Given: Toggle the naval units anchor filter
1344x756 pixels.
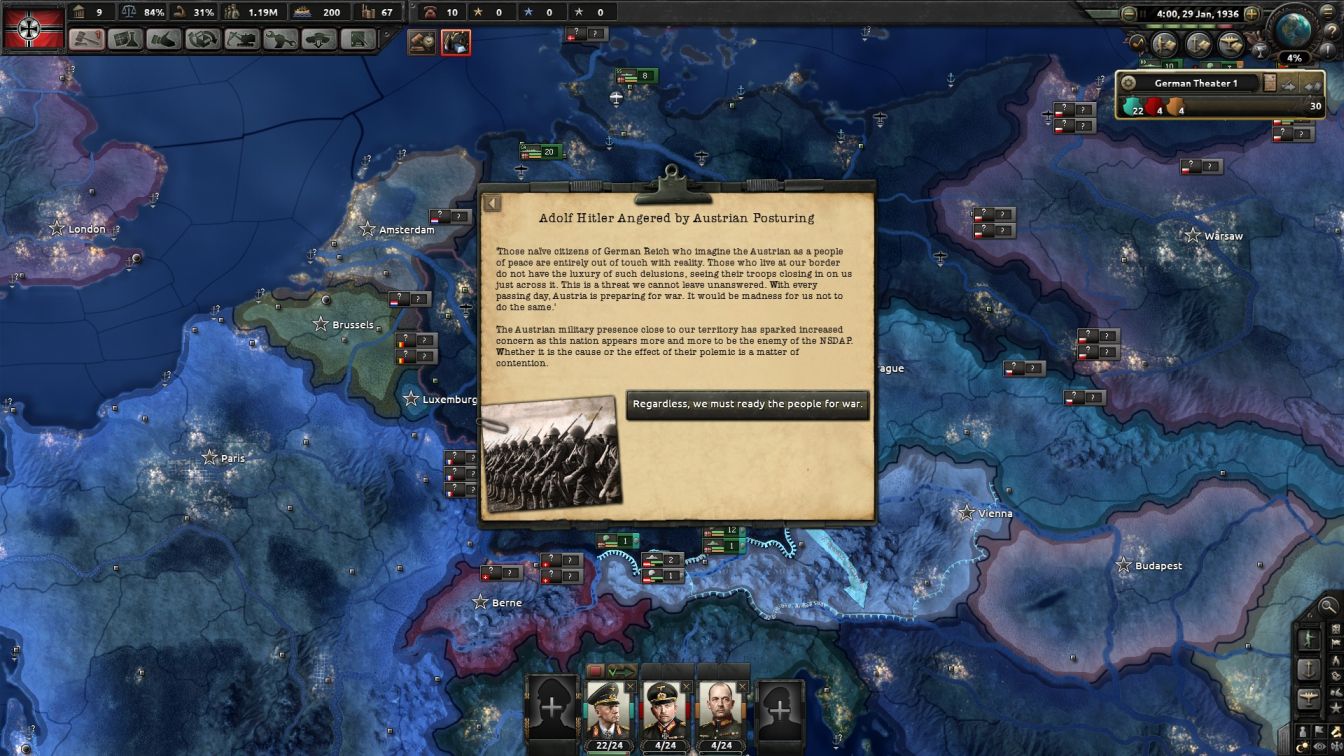Looking at the screenshot, I should click(1307, 668).
